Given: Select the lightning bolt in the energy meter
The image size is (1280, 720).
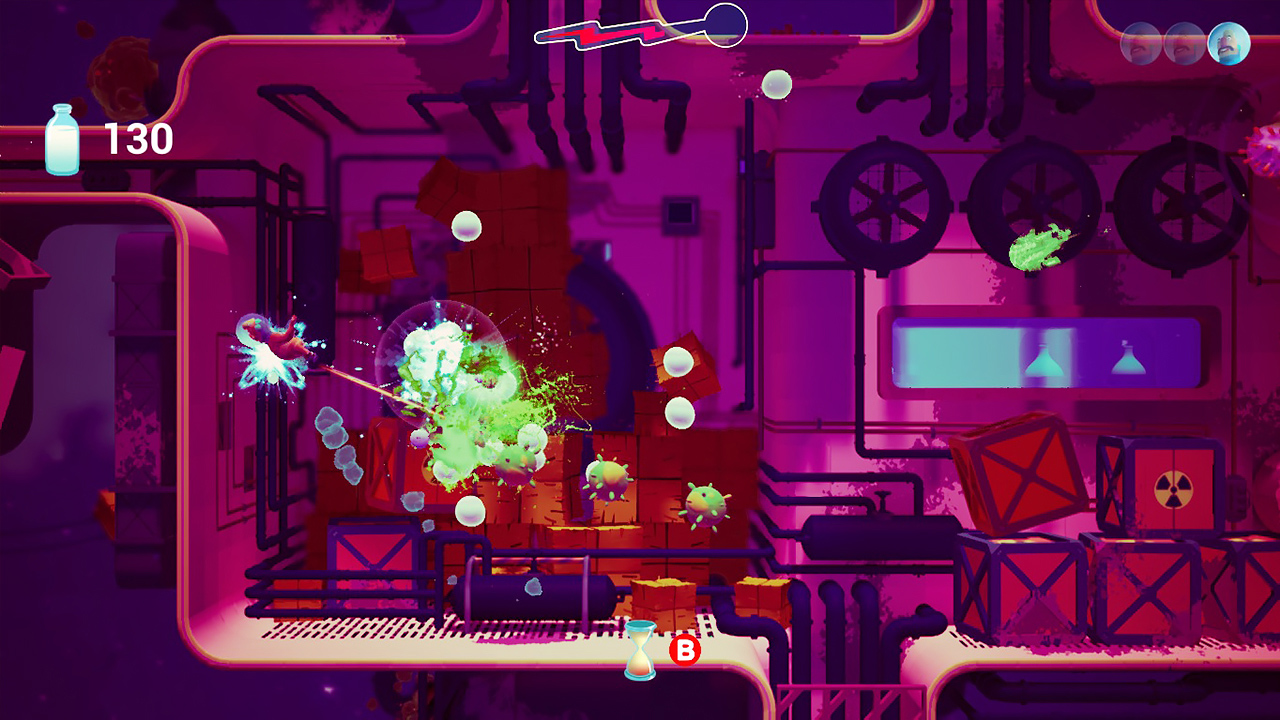Looking at the screenshot, I should coord(600,33).
